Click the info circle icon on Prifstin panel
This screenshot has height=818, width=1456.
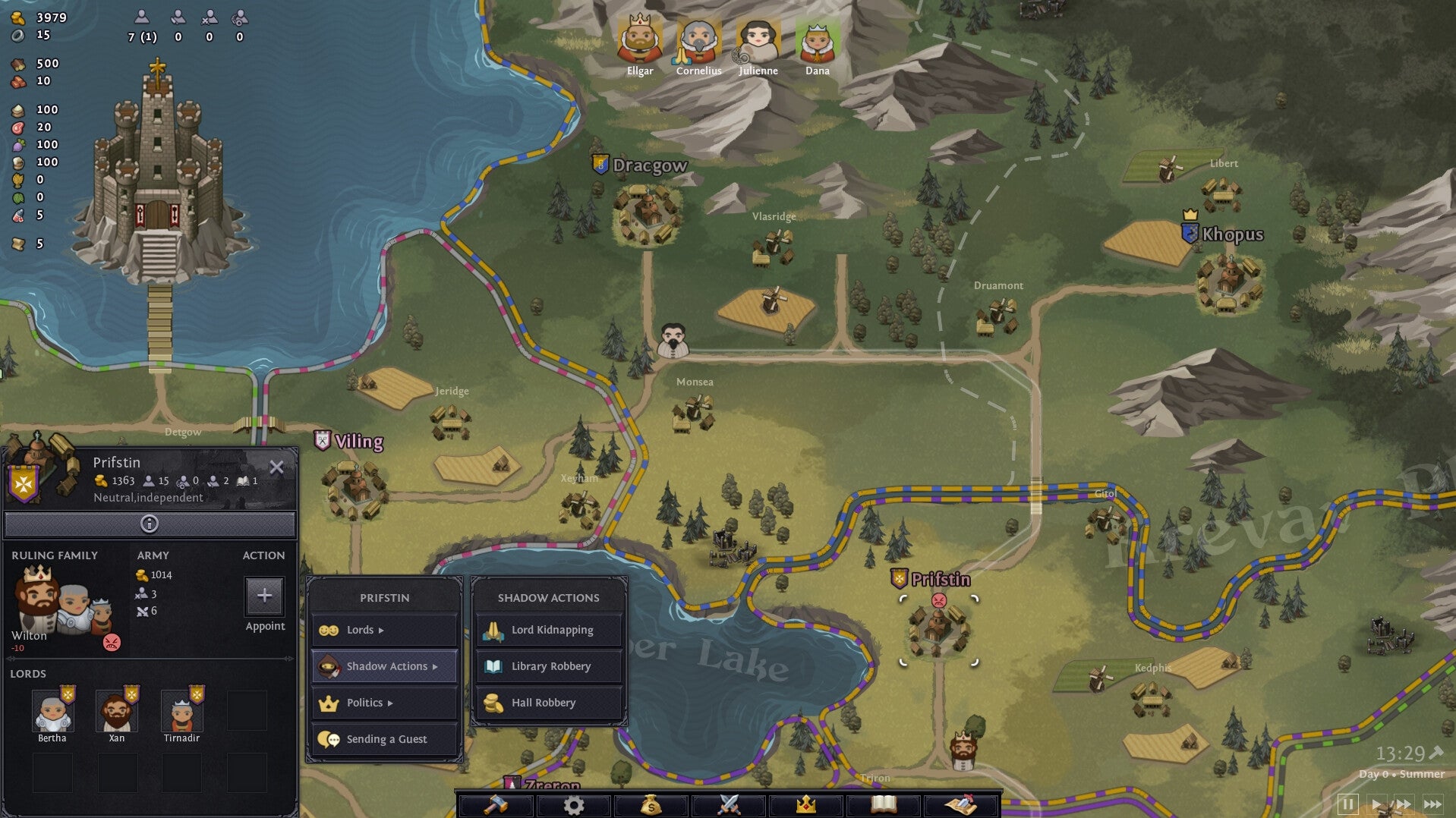(150, 524)
